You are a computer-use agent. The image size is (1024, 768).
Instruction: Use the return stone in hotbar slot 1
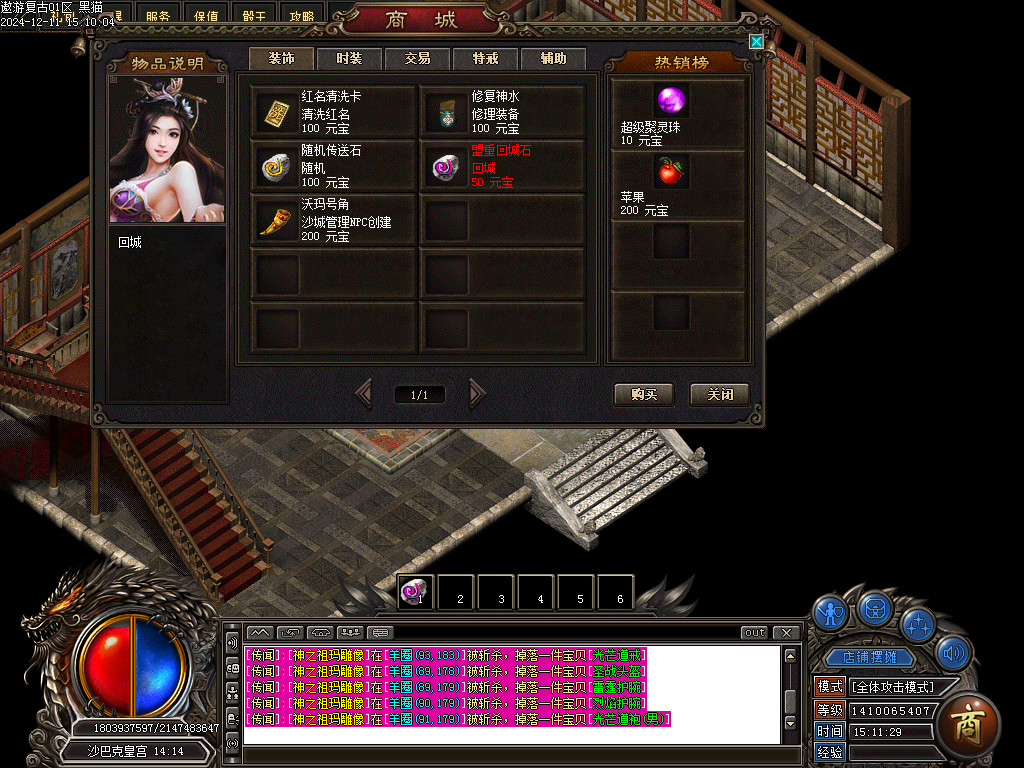coord(415,591)
